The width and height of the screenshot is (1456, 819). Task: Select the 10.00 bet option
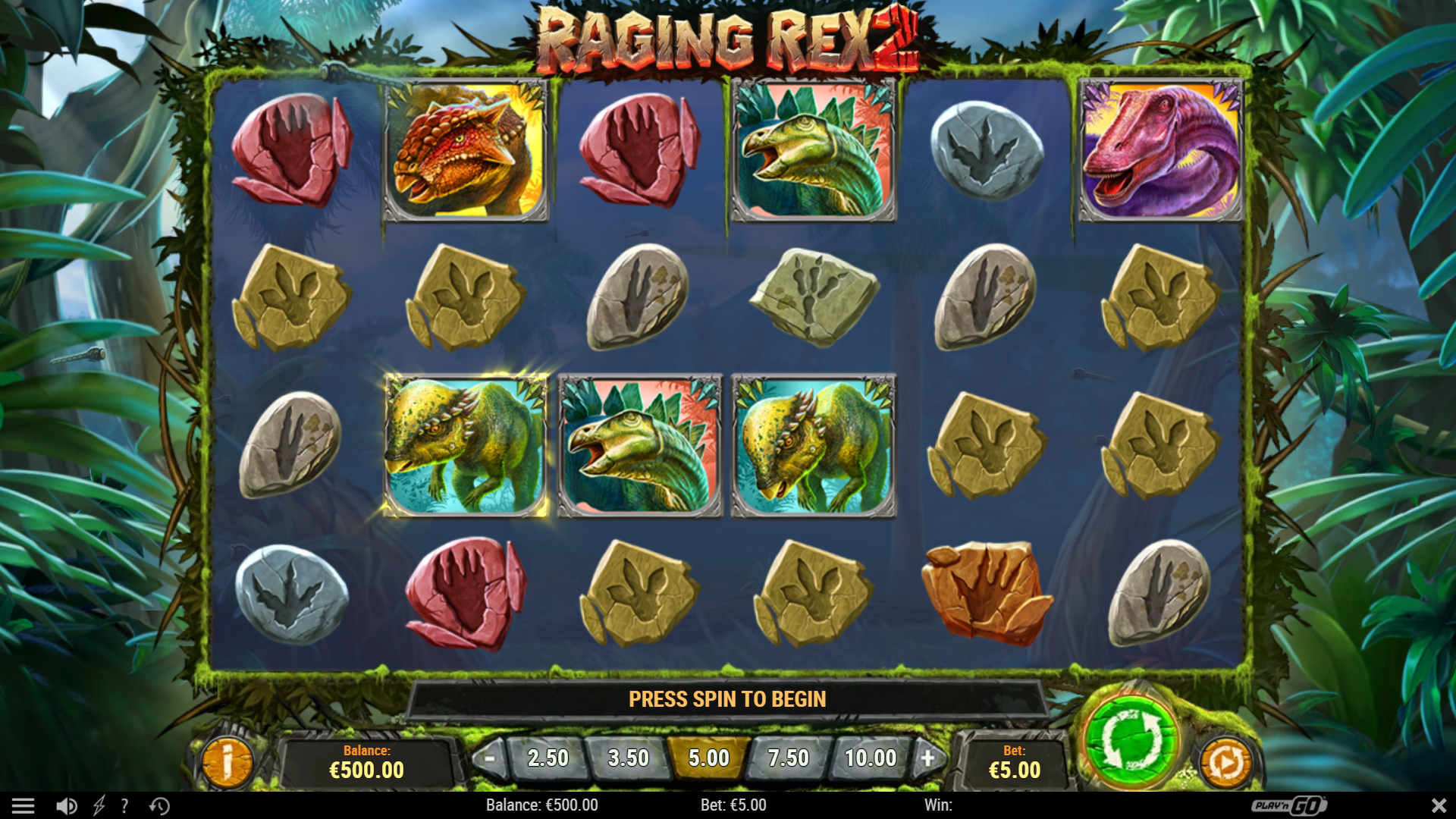point(868,758)
